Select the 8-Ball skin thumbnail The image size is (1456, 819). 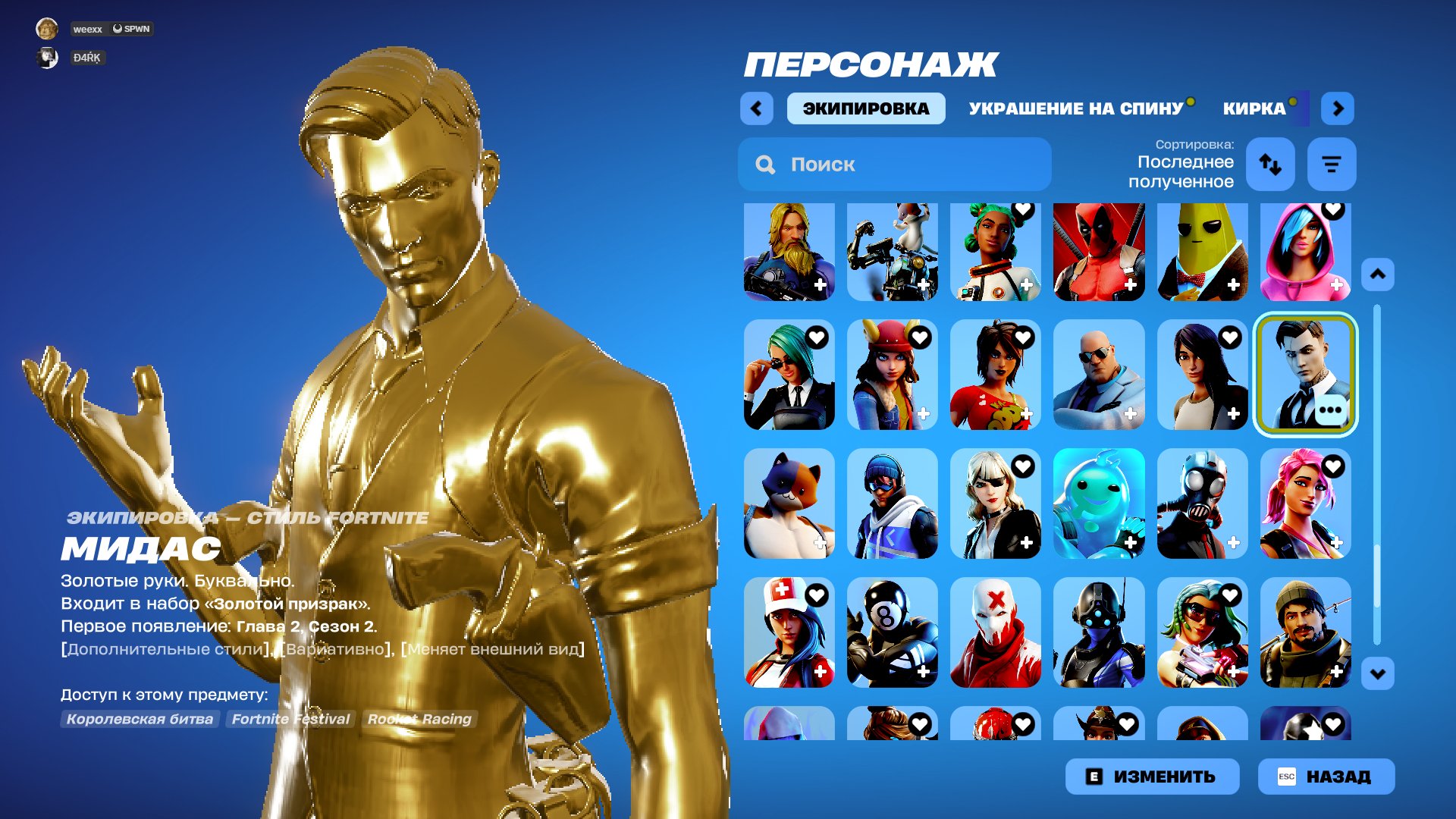(x=893, y=633)
